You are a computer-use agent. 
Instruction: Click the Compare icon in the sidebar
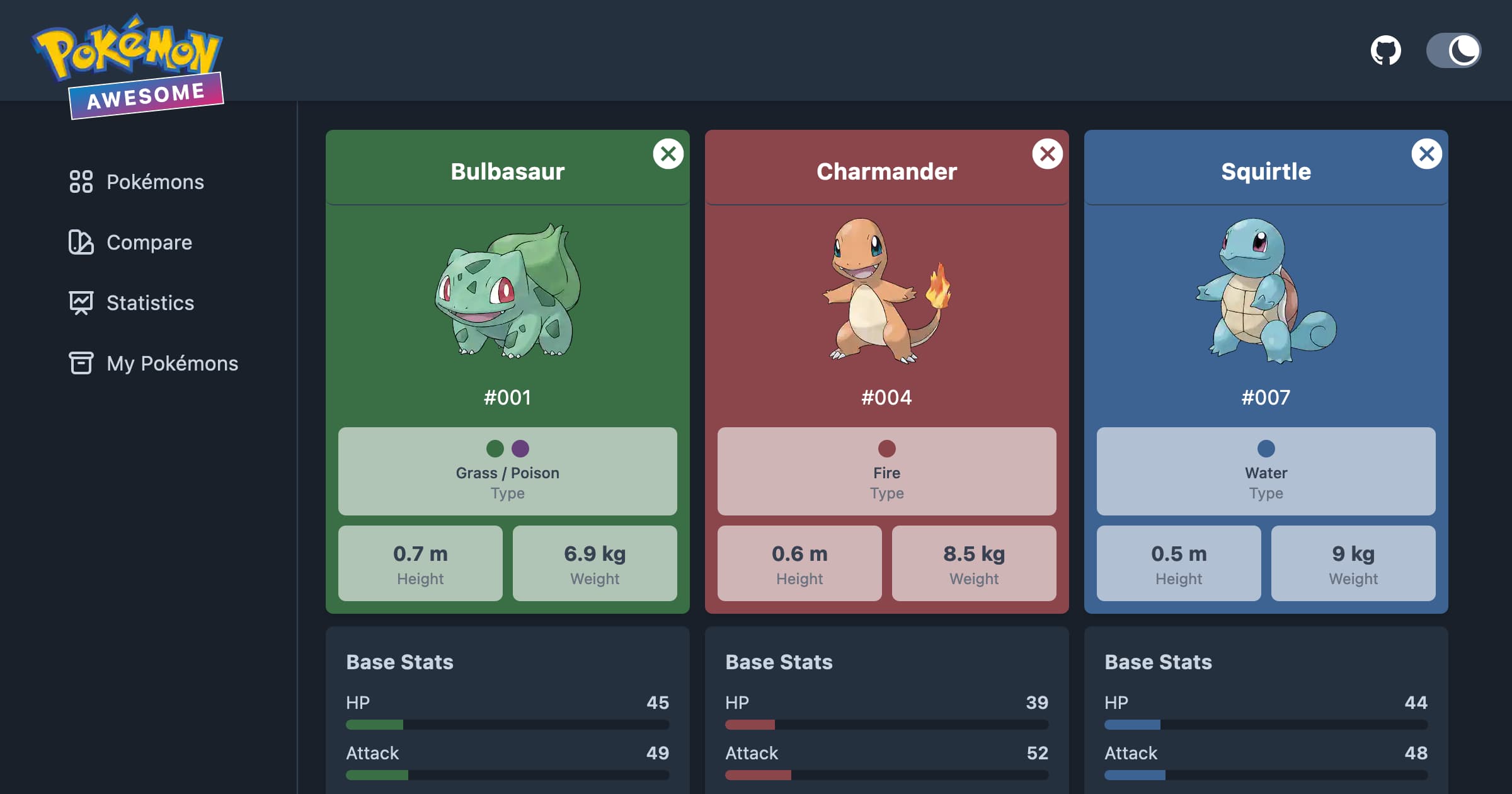(x=81, y=243)
